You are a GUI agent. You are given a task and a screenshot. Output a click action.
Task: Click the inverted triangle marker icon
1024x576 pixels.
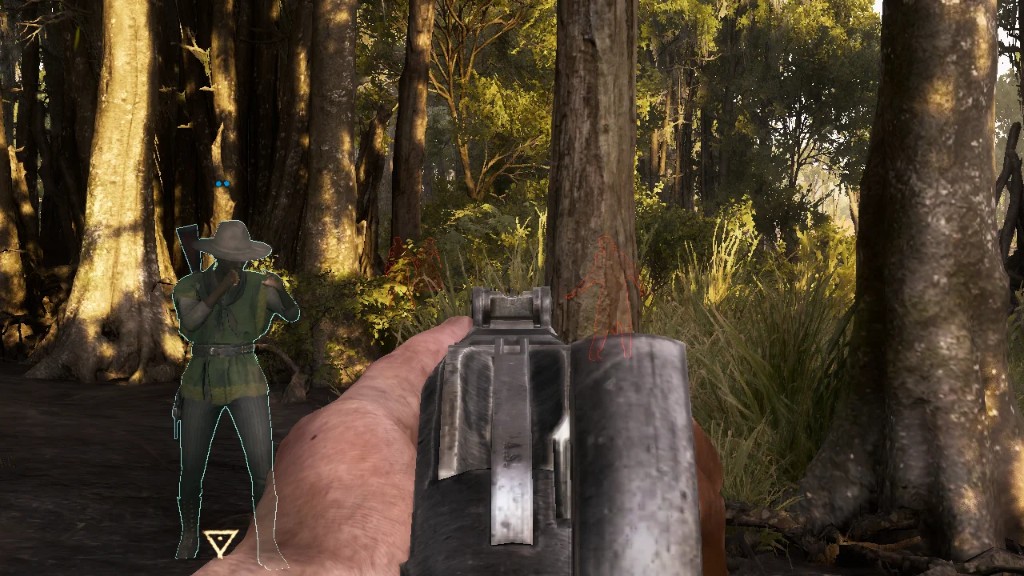click(220, 542)
